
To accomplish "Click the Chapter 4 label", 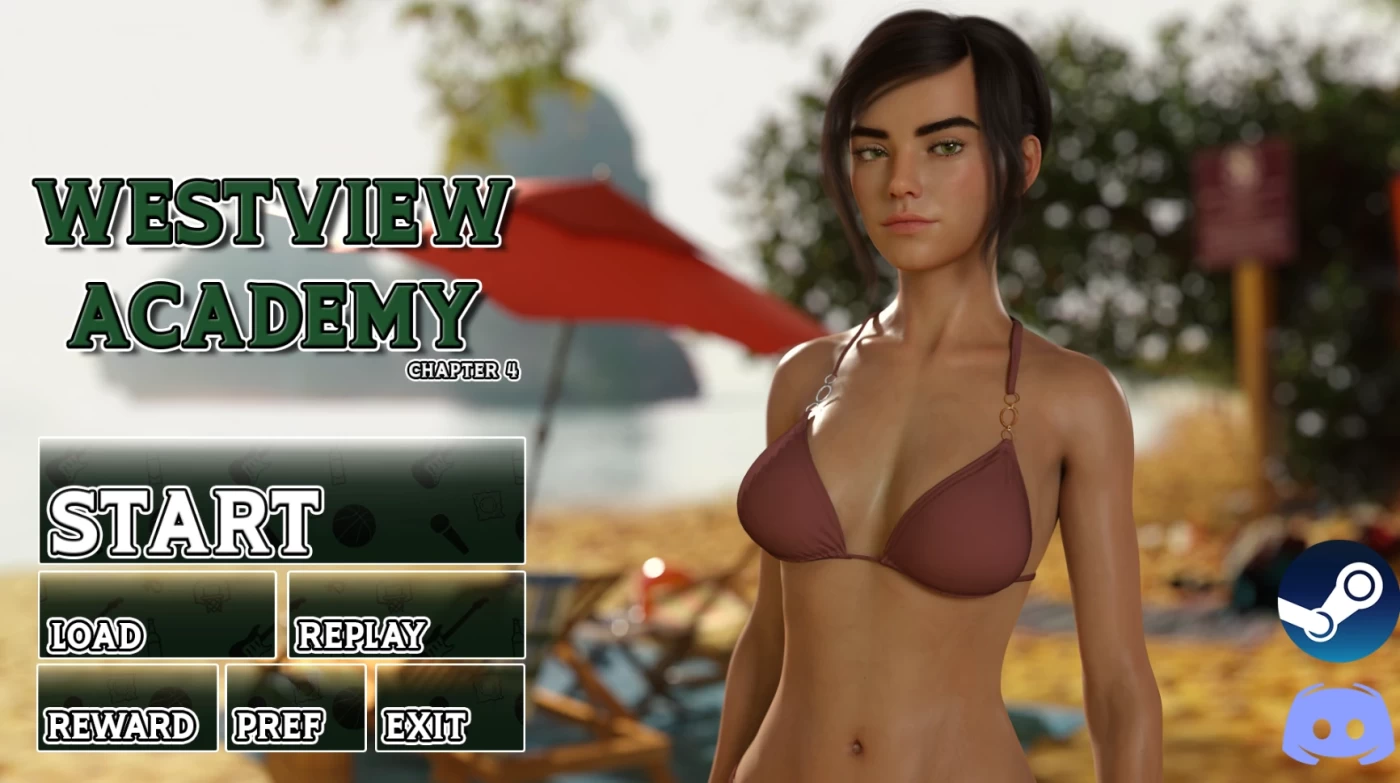I will pos(464,371).
